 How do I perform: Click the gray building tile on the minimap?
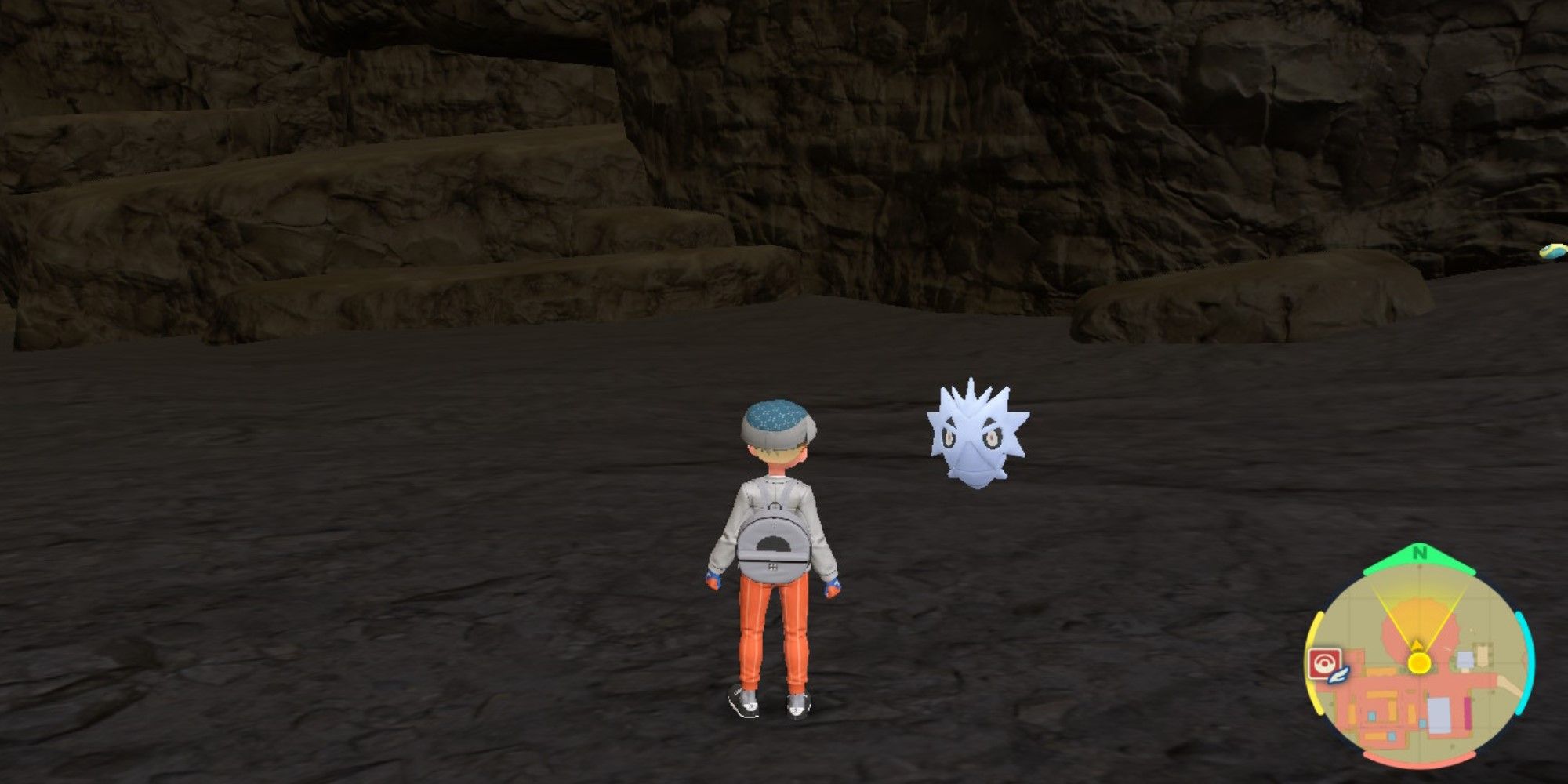1439,713
